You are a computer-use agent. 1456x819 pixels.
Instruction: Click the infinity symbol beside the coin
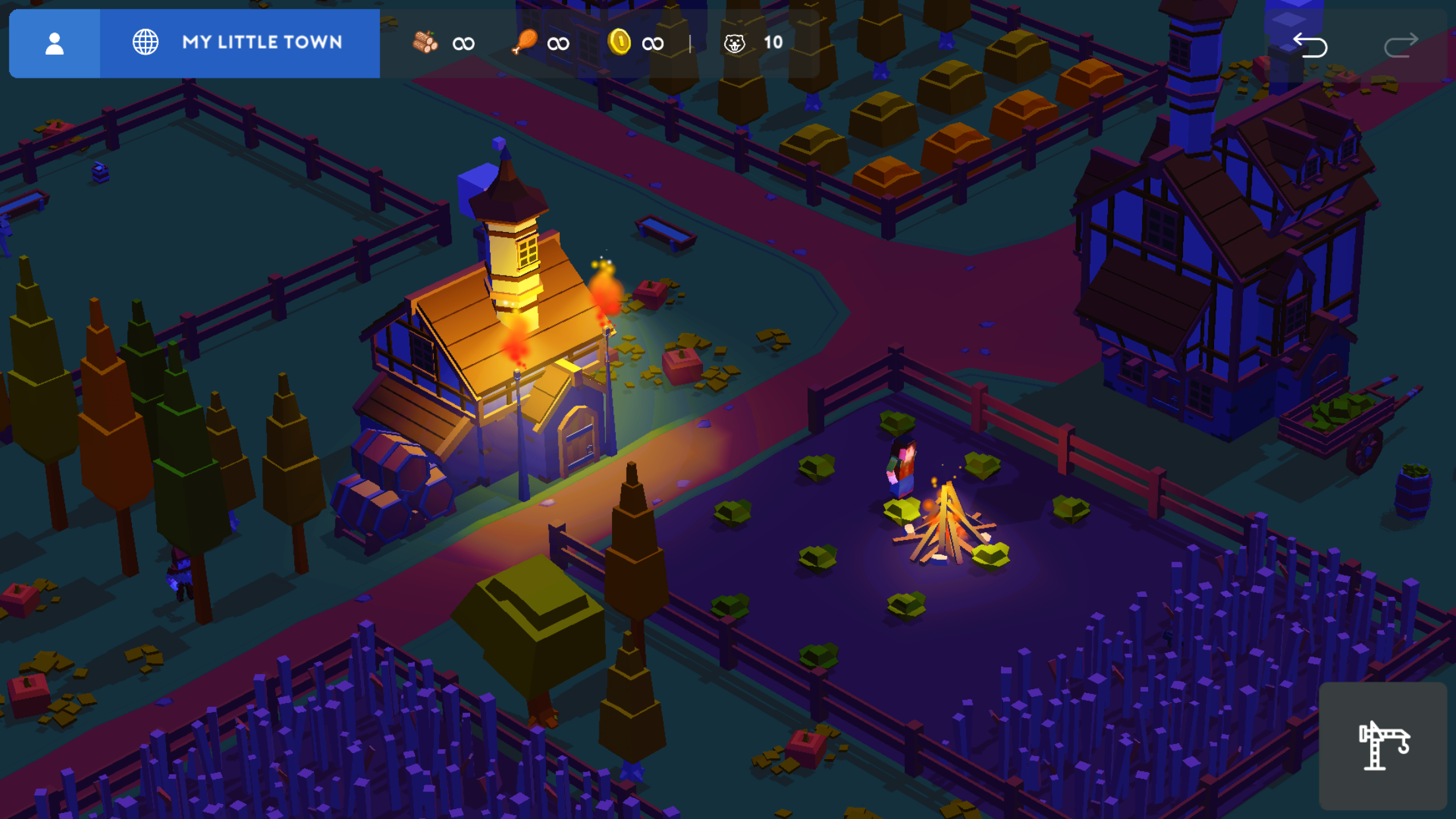[x=653, y=42]
